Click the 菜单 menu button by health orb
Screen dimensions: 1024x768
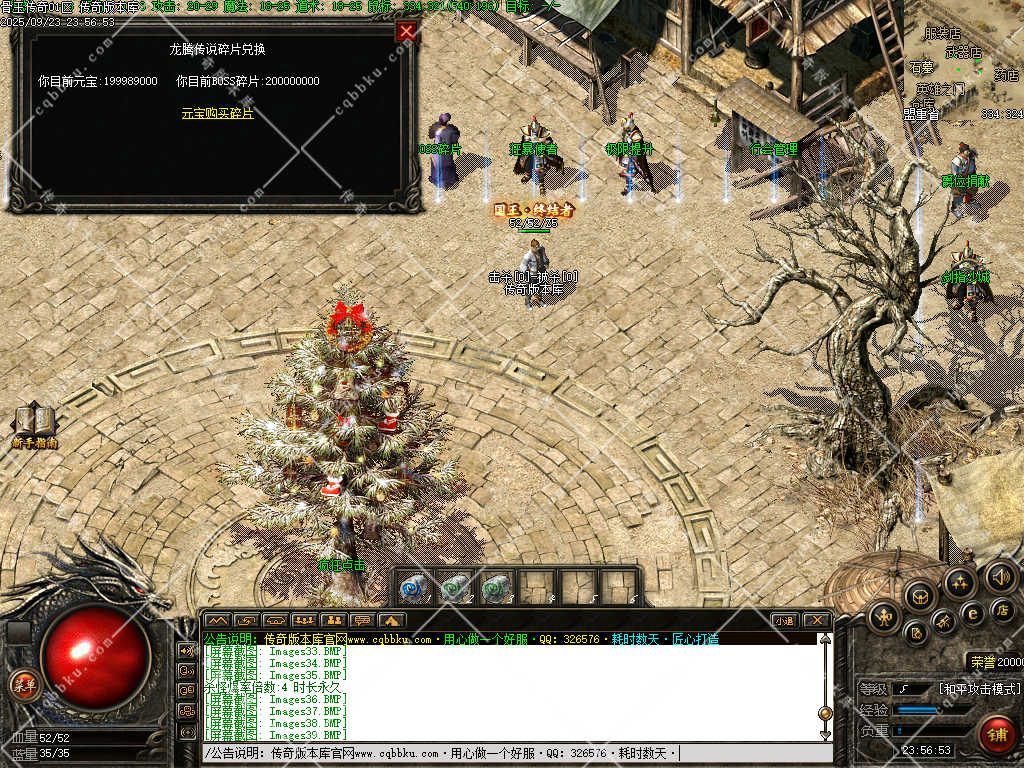[x=23, y=685]
